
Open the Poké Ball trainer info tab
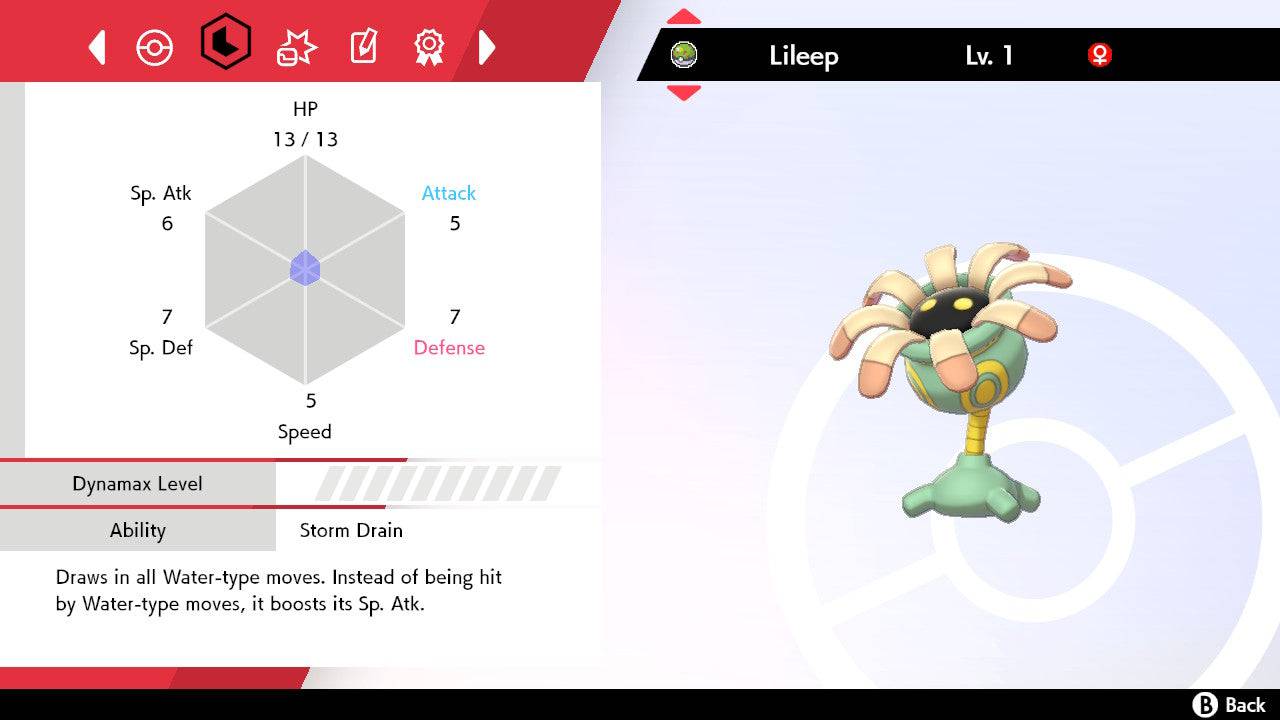point(155,47)
